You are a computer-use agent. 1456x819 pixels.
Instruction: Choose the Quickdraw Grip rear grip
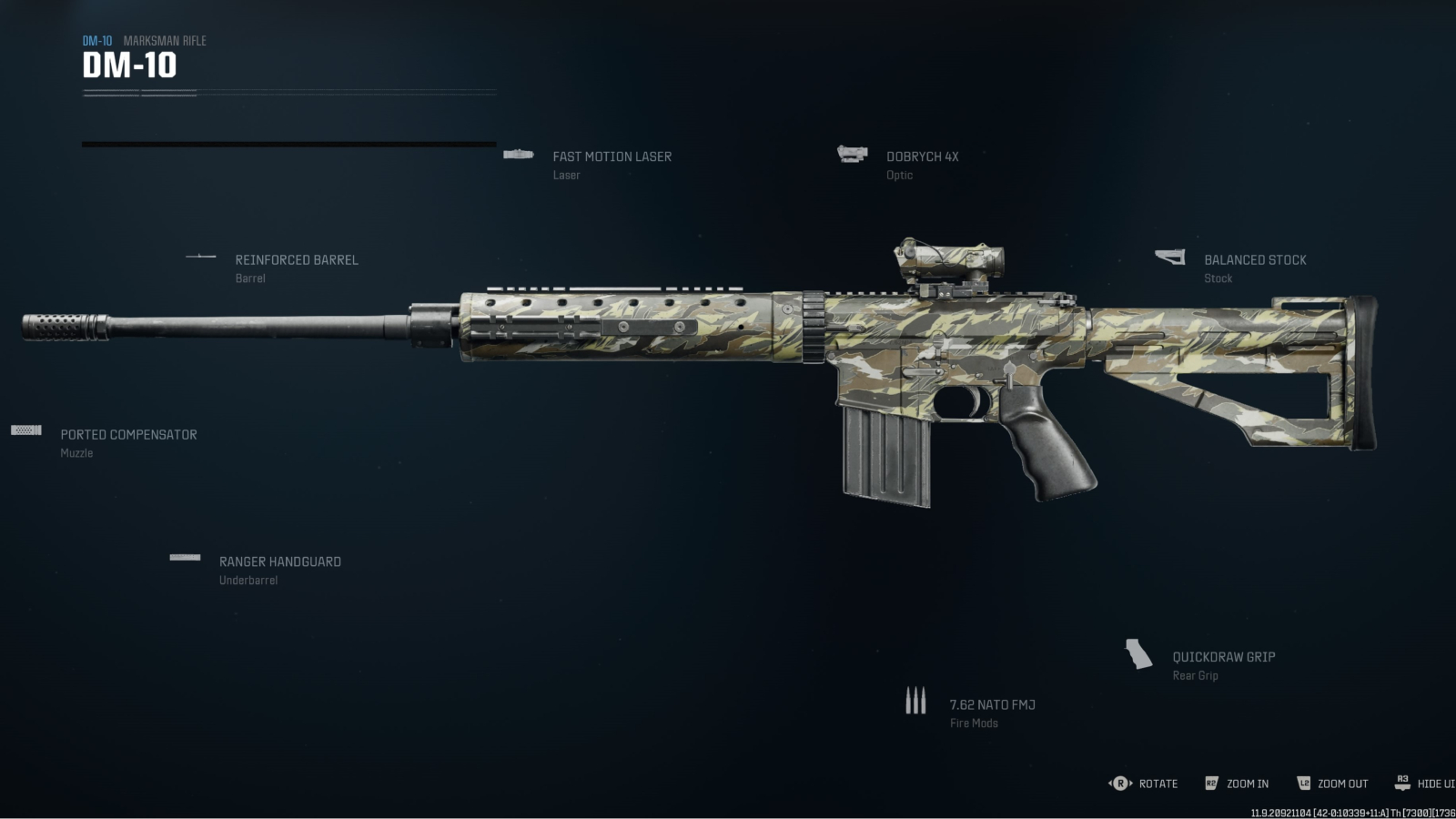point(1223,657)
